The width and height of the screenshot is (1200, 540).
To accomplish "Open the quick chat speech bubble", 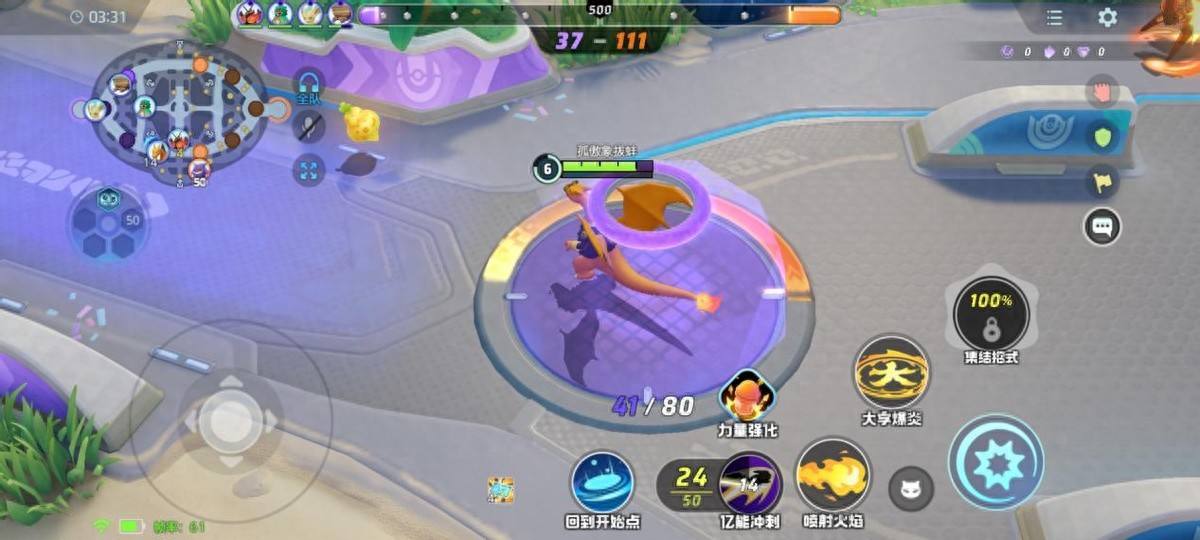I will (x=1102, y=226).
